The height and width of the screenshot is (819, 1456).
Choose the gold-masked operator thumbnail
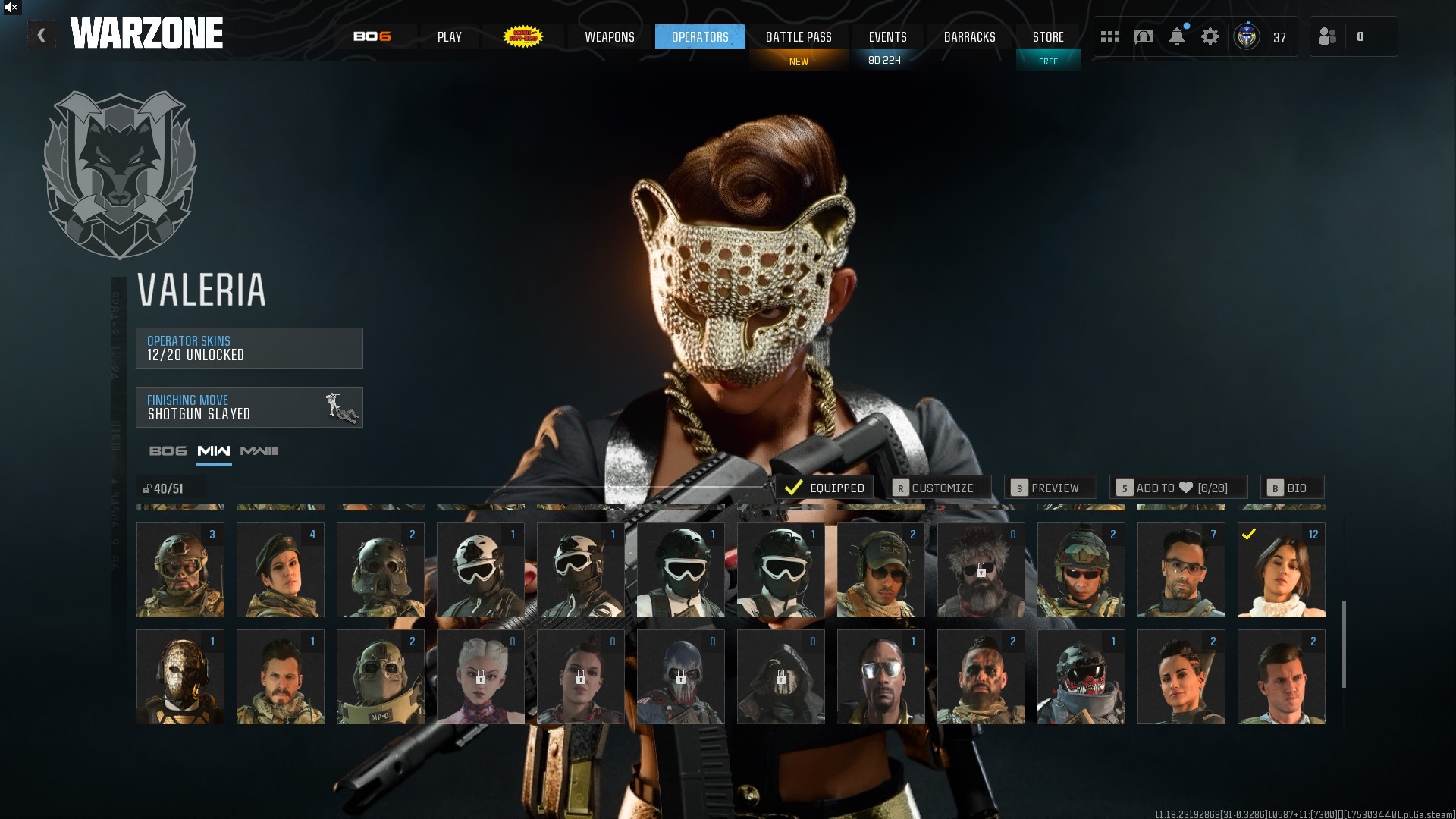coord(180,676)
